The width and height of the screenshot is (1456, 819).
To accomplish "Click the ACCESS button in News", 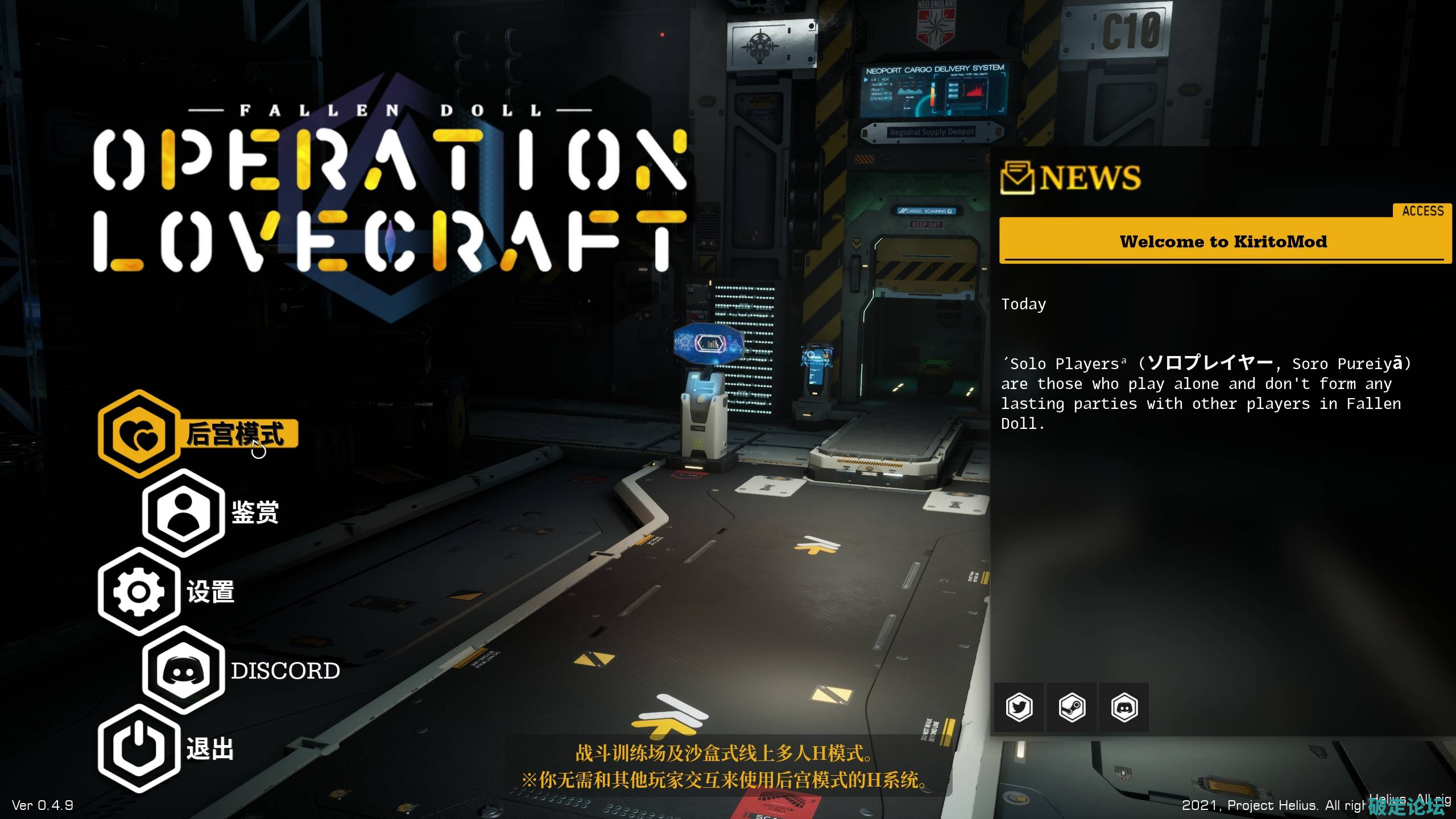I will coord(1422,211).
